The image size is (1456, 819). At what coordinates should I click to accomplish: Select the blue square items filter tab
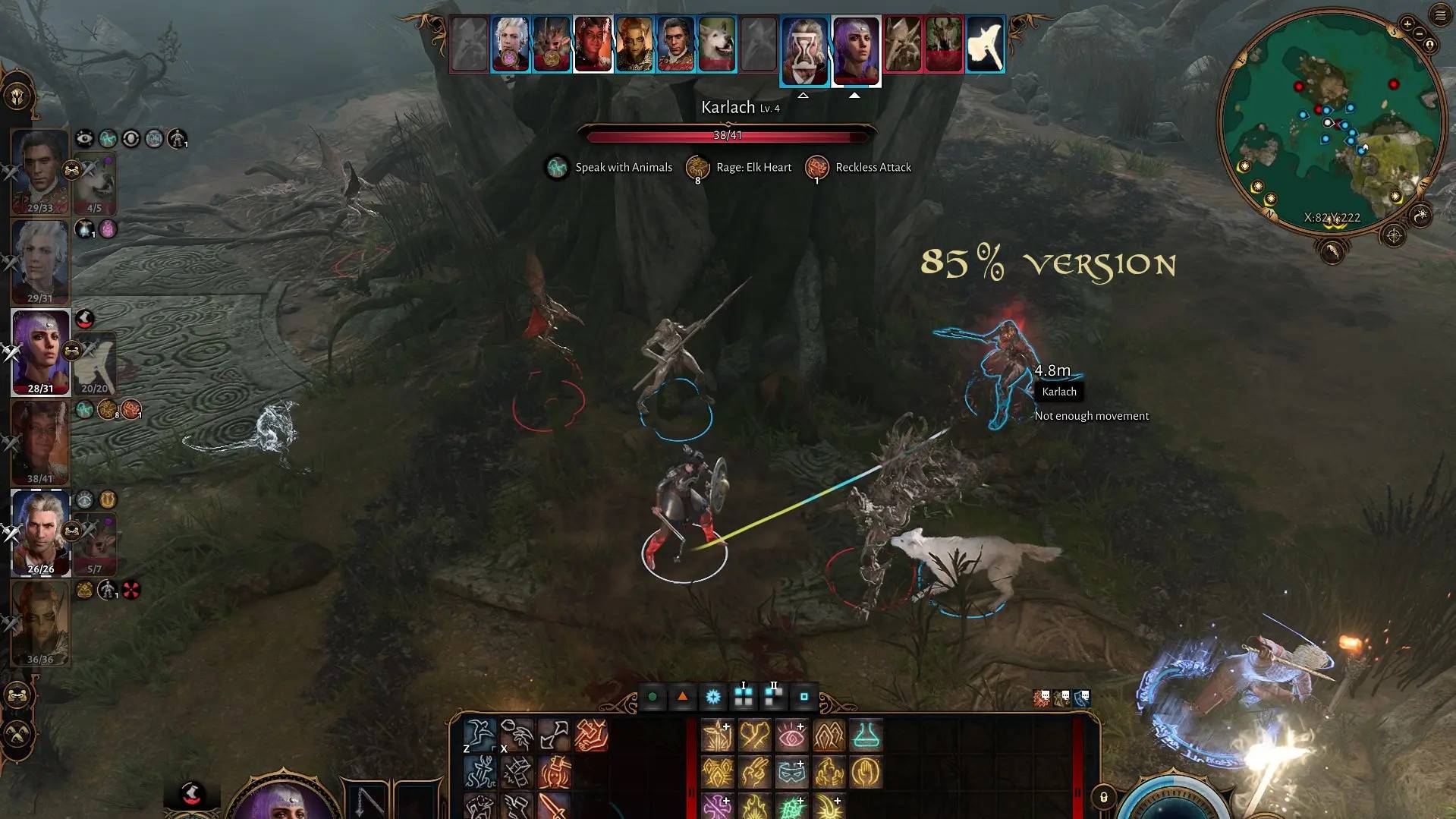[x=803, y=697]
